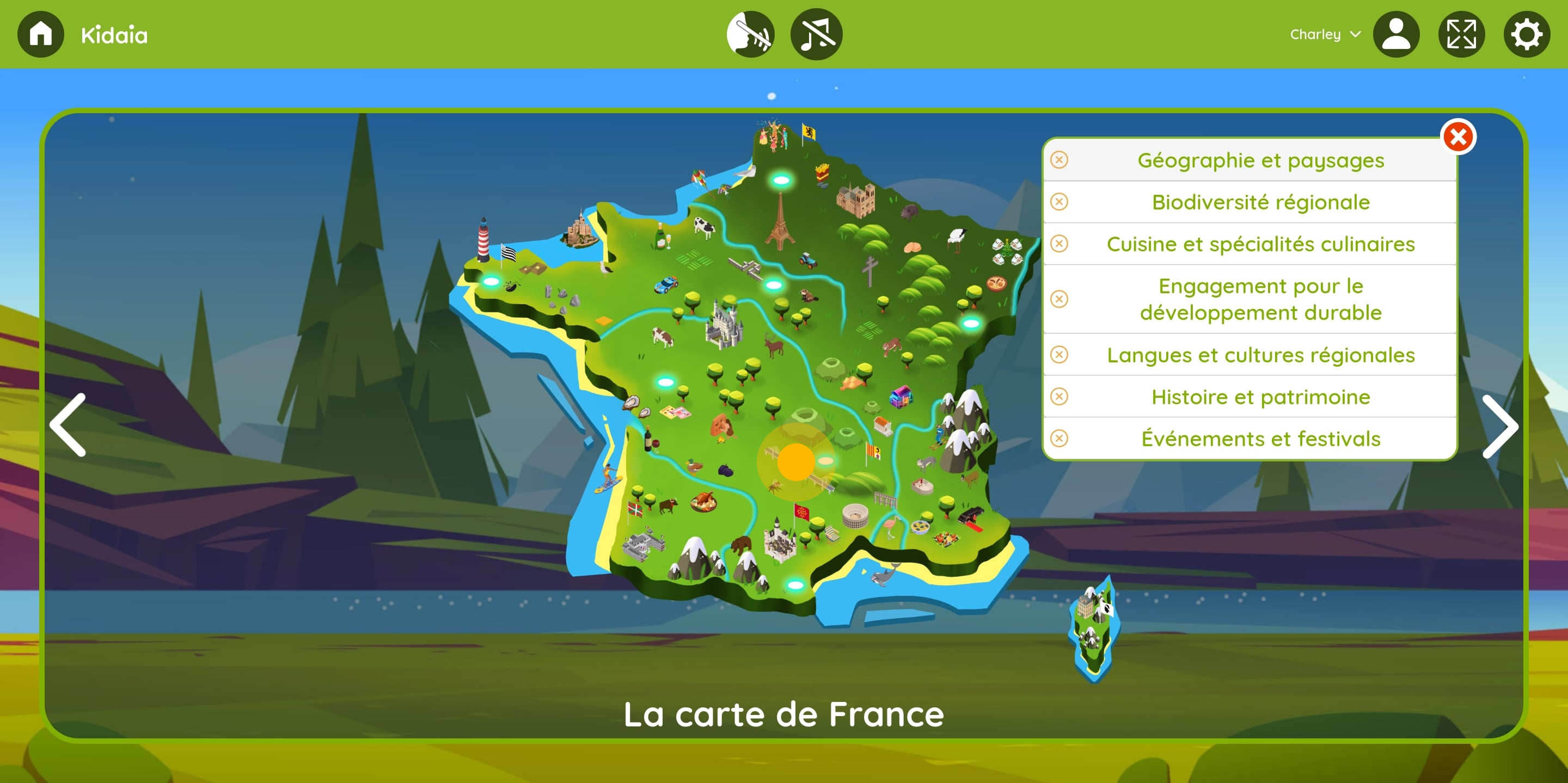The height and width of the screenshot is (783, 1568).
Task: Disable the Événements et festivals topic
Action: coord(1059,437)
